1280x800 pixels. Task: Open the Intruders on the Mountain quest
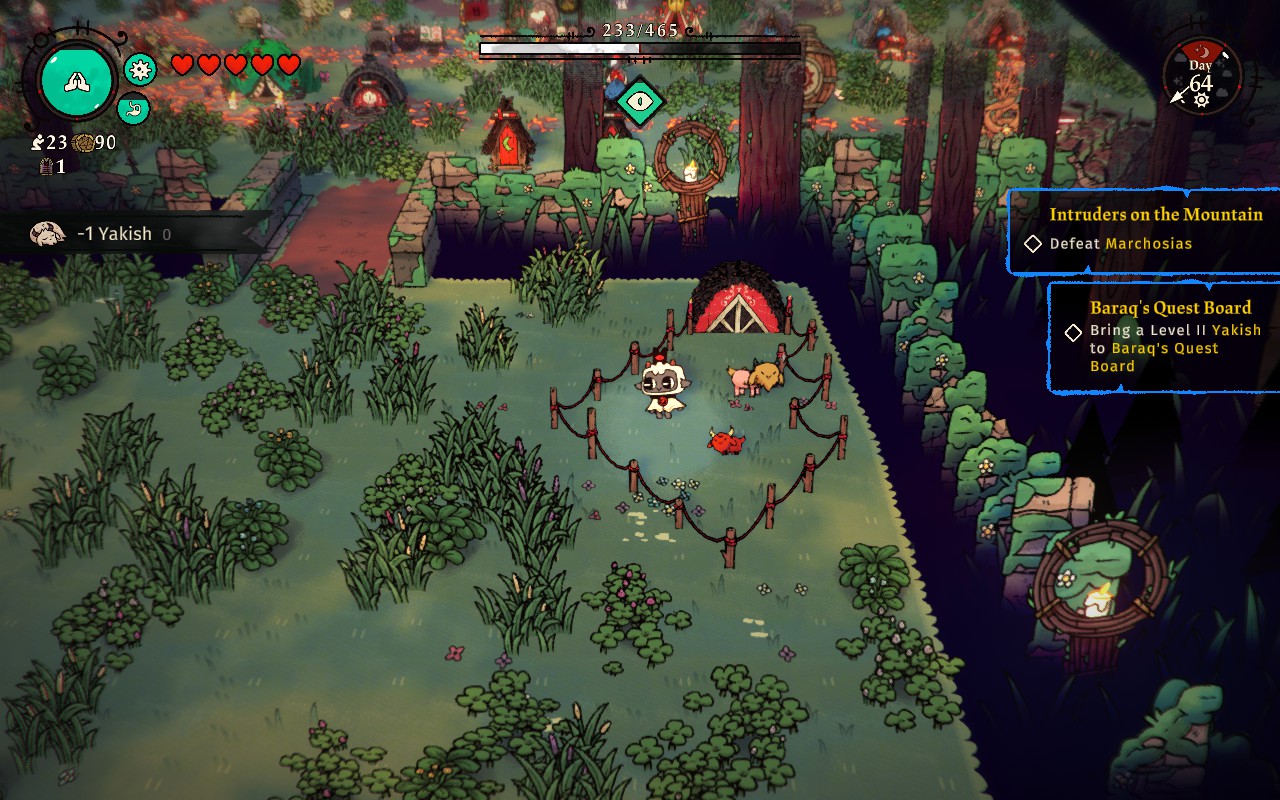[1155, 215]
